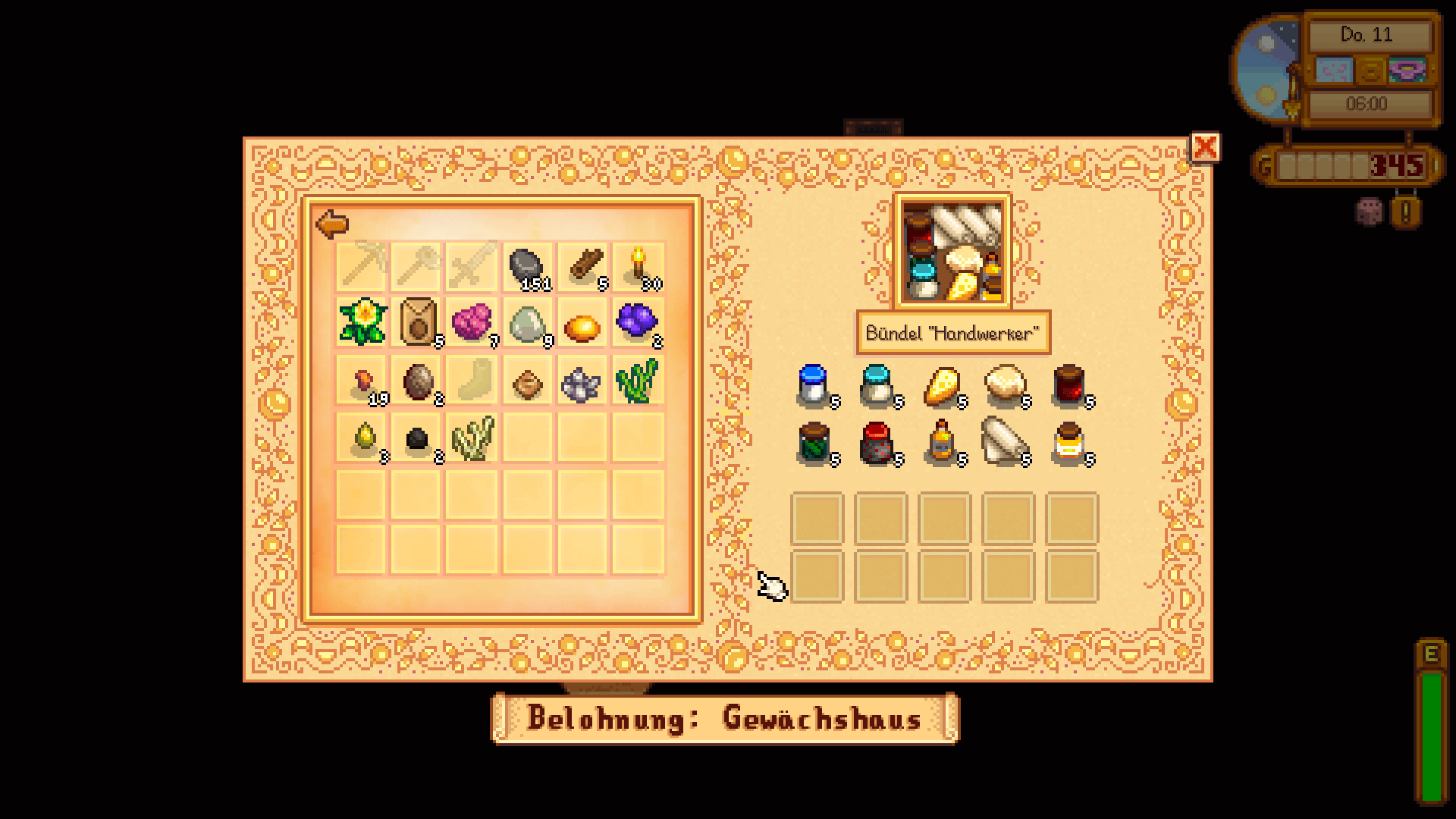Click the required honey jar ingredient
This screenshot has width=1456, height=819.
(1068, 444)
